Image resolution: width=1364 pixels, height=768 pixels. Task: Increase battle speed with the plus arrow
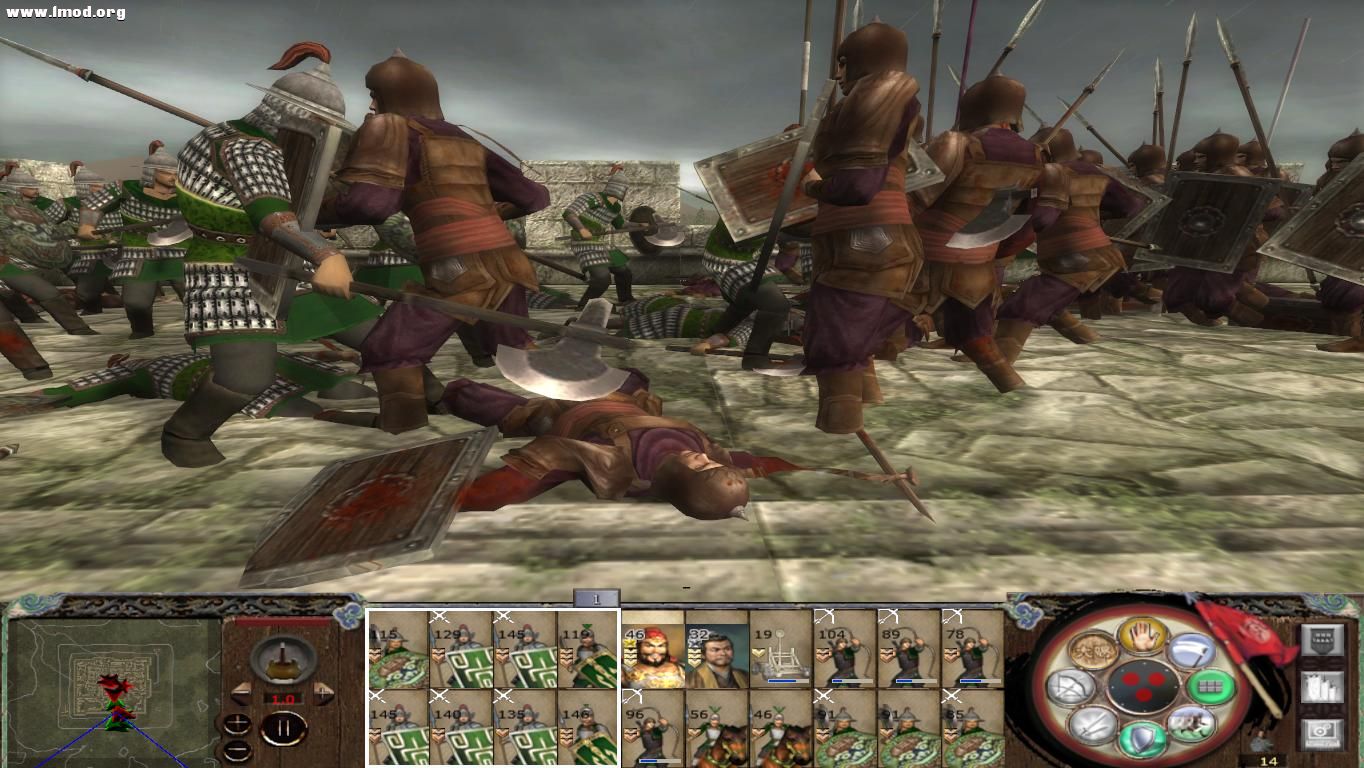pos(321,693)
